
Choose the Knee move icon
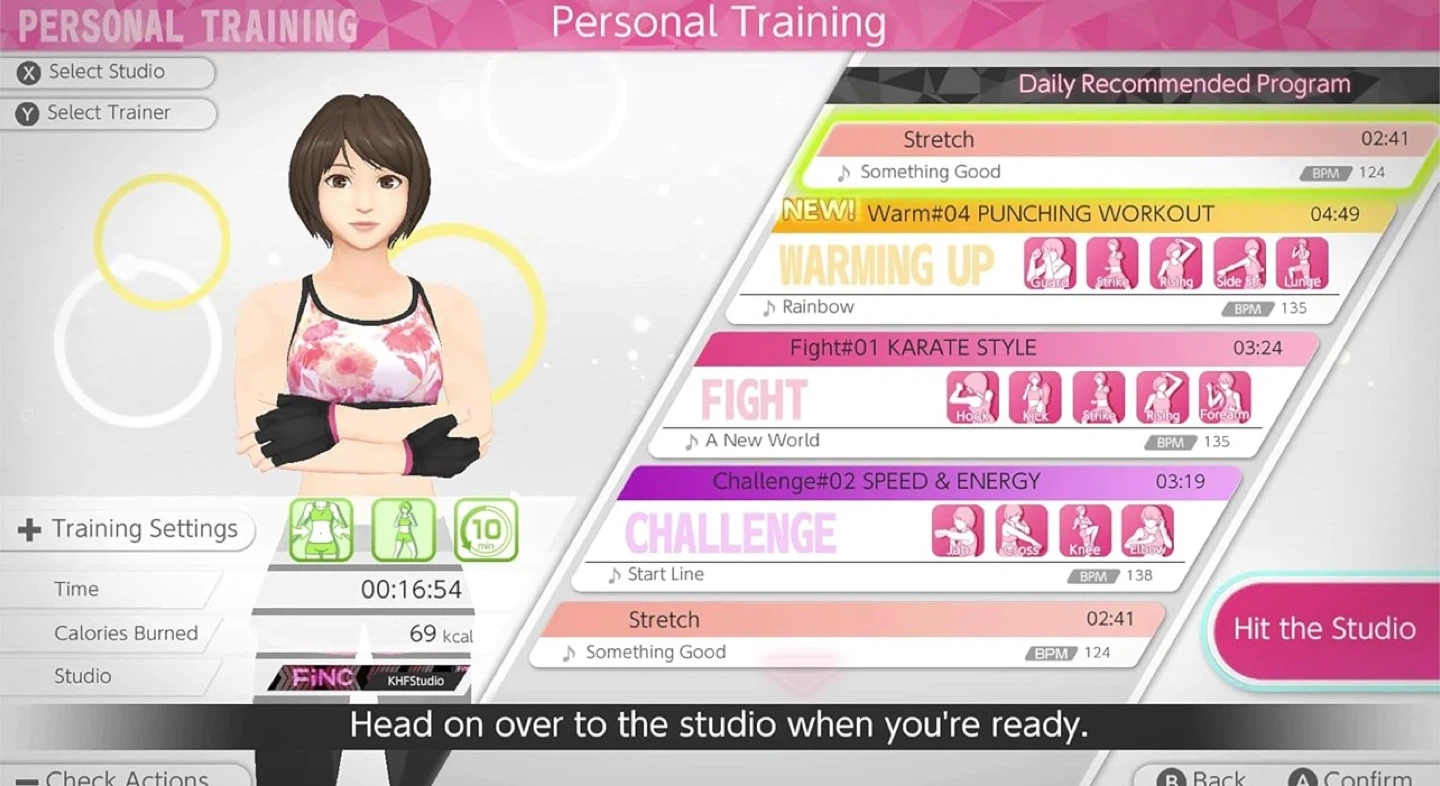pyautogui.click(x=1085, y=531)
